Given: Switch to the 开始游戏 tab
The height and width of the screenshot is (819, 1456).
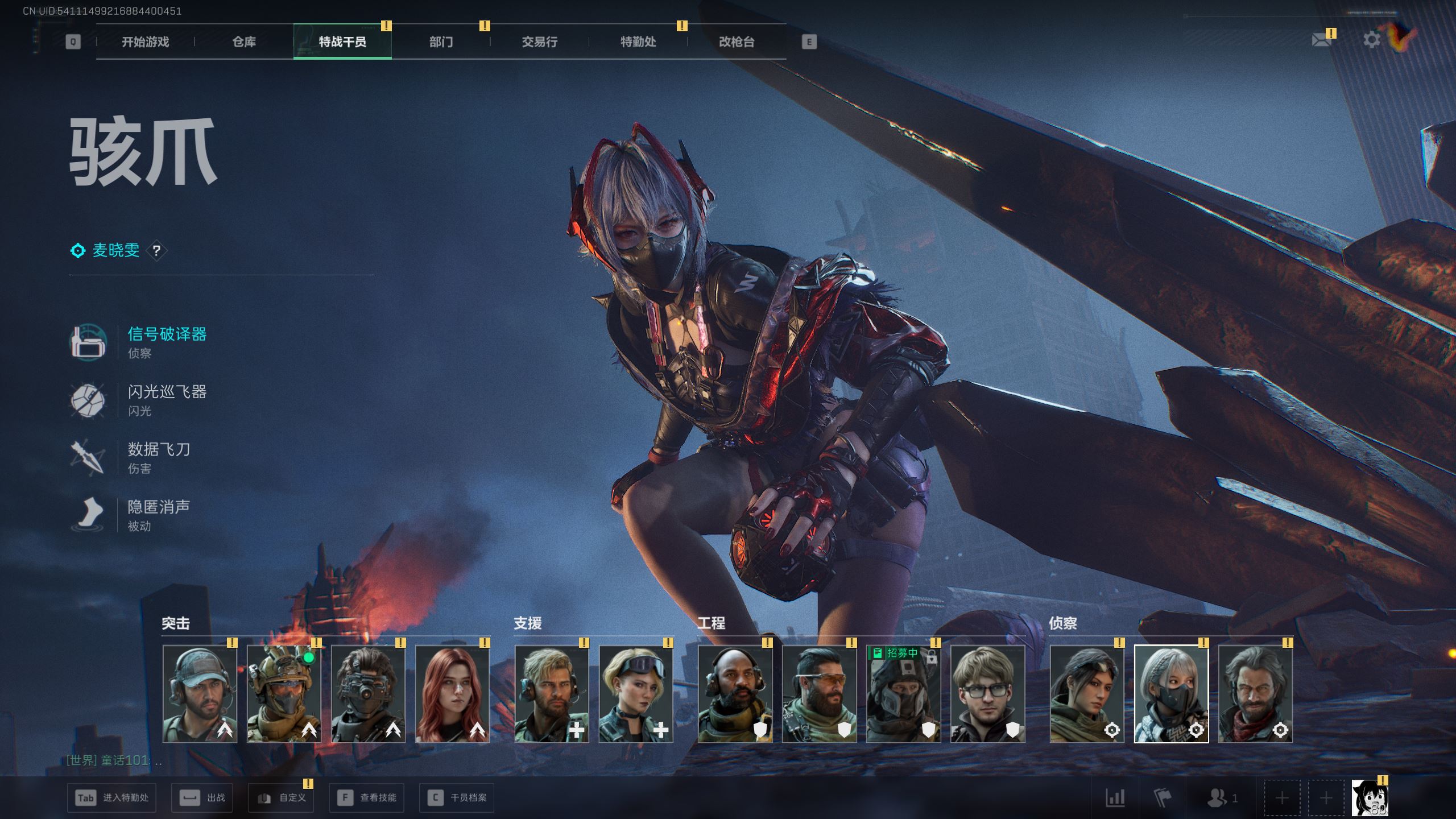Looking at the screenshot, I should tap(145, 42).
